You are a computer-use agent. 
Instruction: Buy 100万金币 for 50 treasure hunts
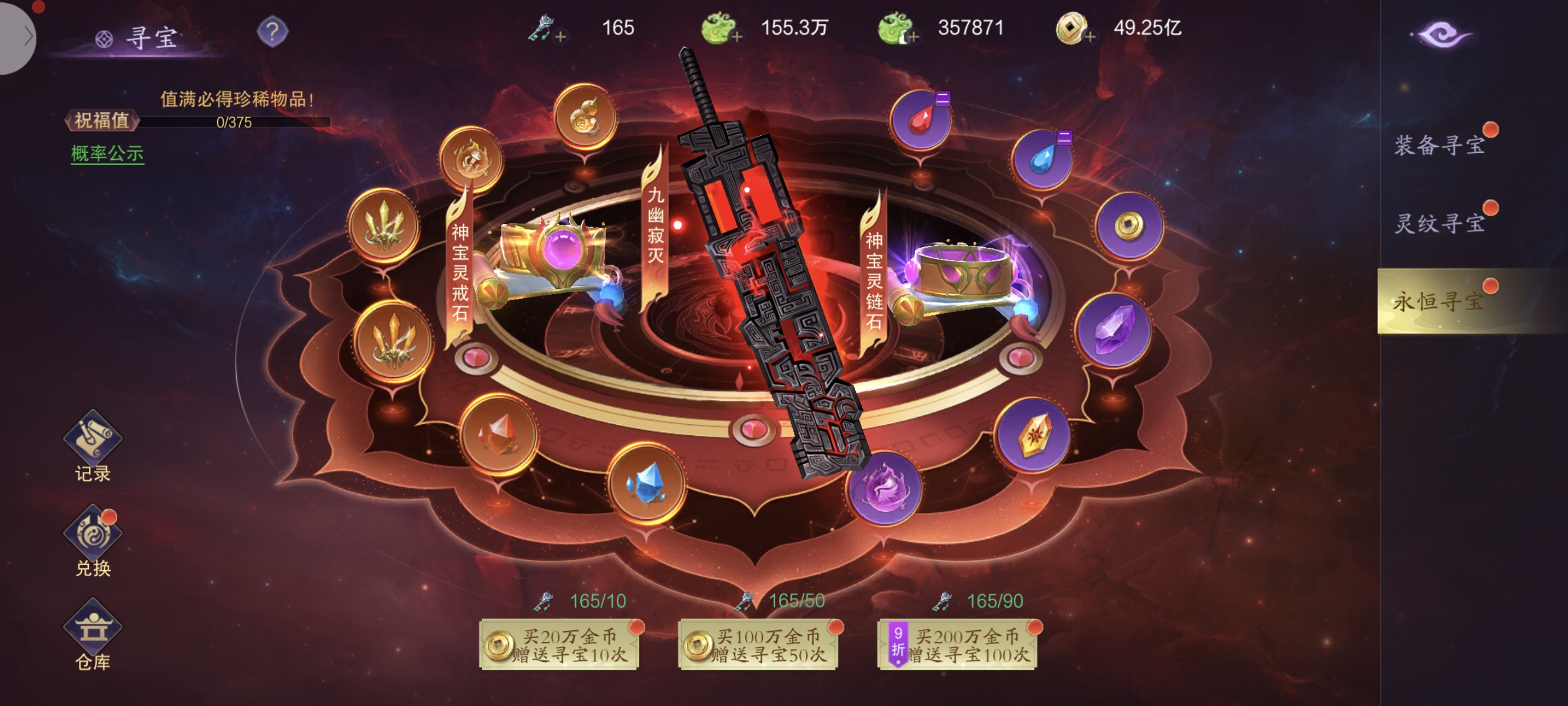[759, 645]
